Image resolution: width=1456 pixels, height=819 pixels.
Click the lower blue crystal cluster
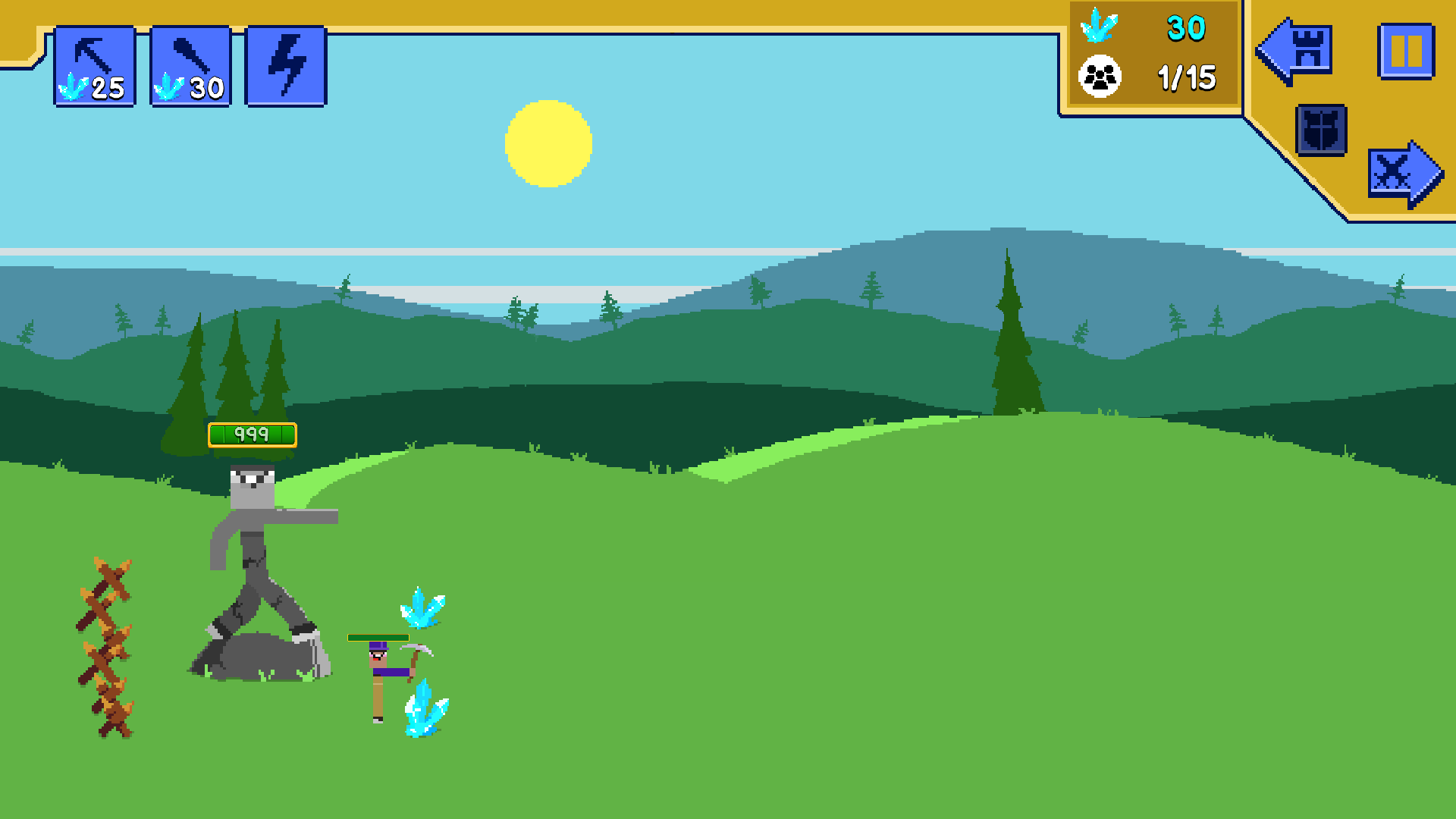point(425,709)
